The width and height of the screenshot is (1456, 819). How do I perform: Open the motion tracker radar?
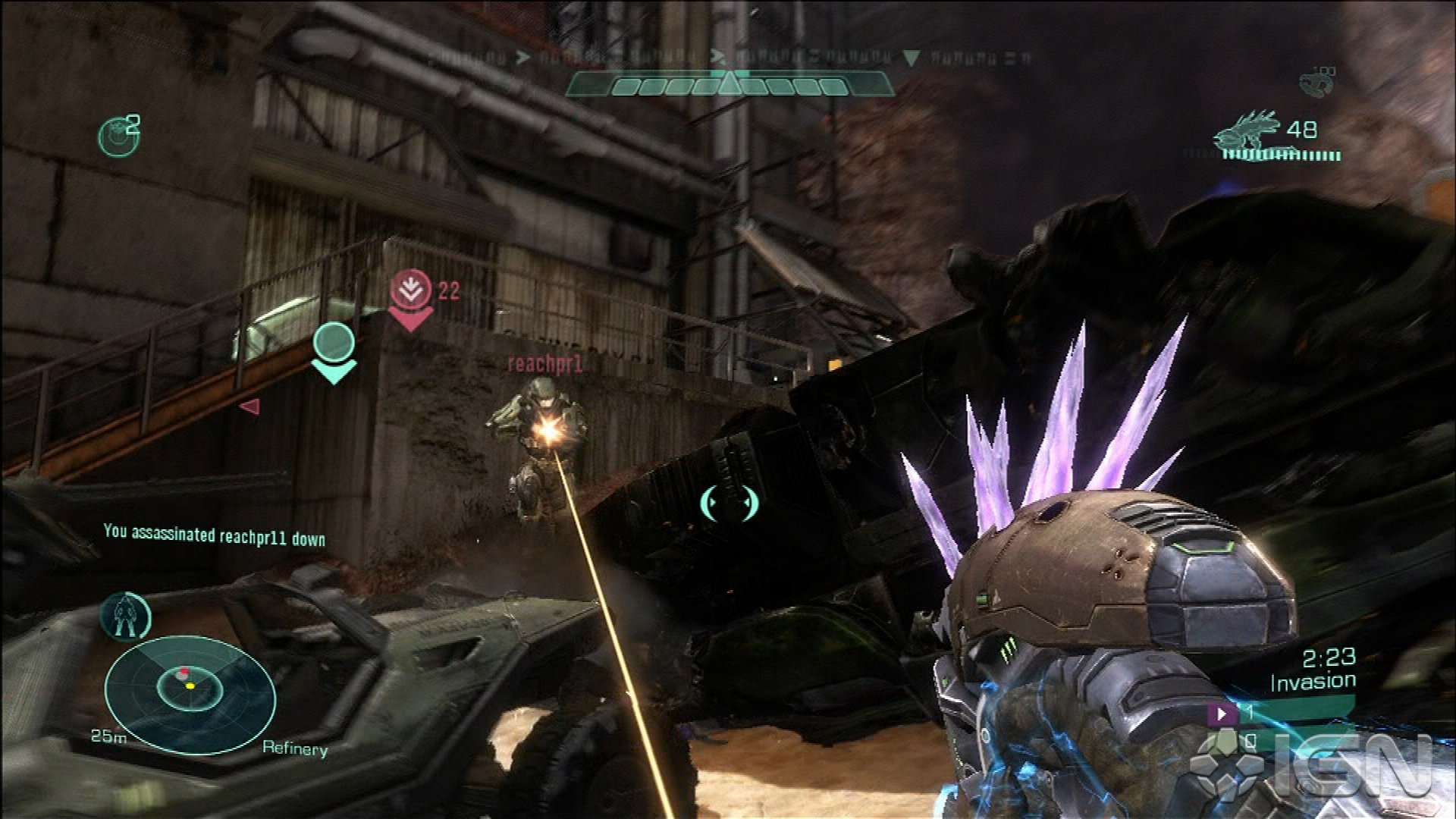tap(190, 693)
